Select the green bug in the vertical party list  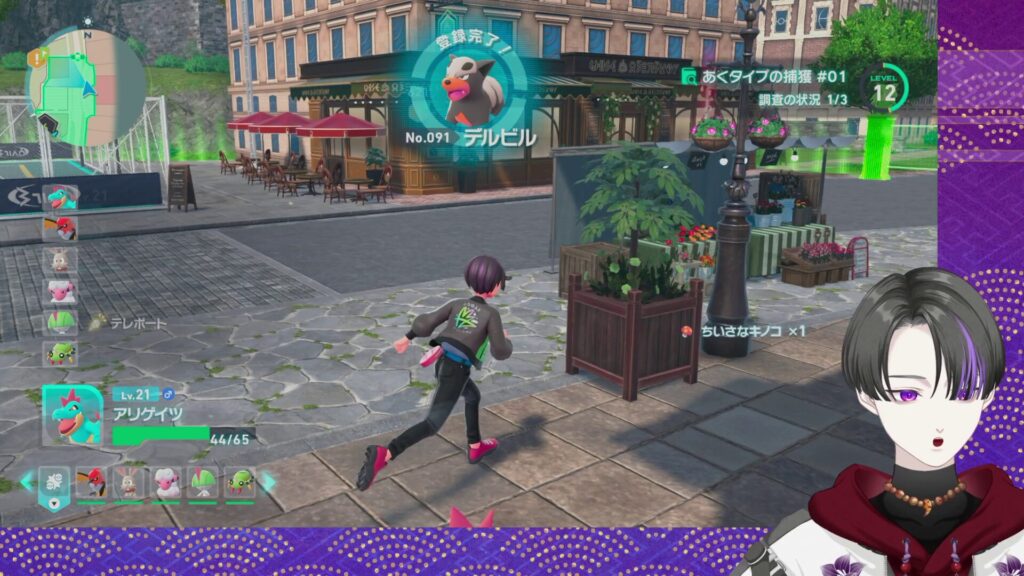tap(61, 354)
